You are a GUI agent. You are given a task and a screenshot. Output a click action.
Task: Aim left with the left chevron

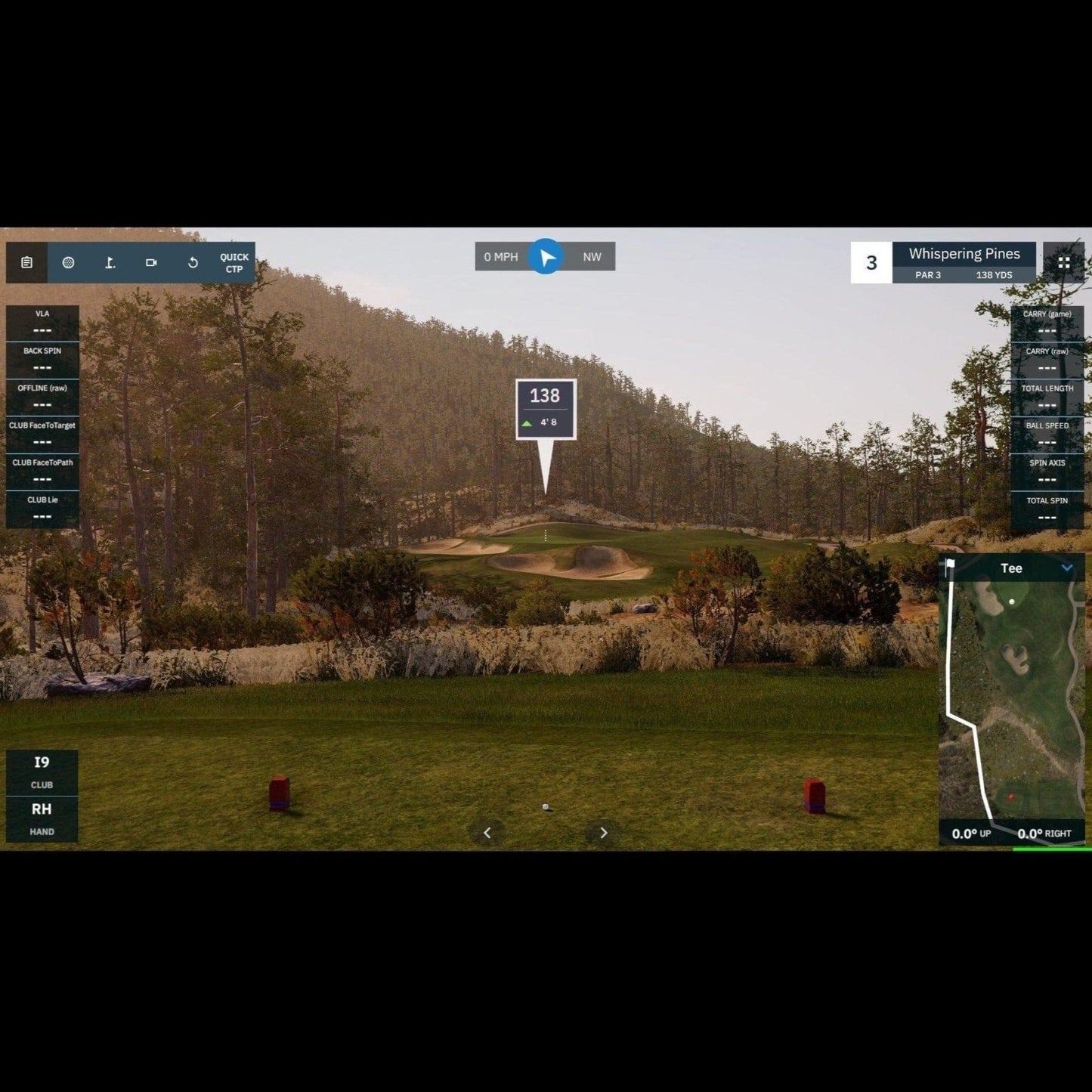(487, 833)
